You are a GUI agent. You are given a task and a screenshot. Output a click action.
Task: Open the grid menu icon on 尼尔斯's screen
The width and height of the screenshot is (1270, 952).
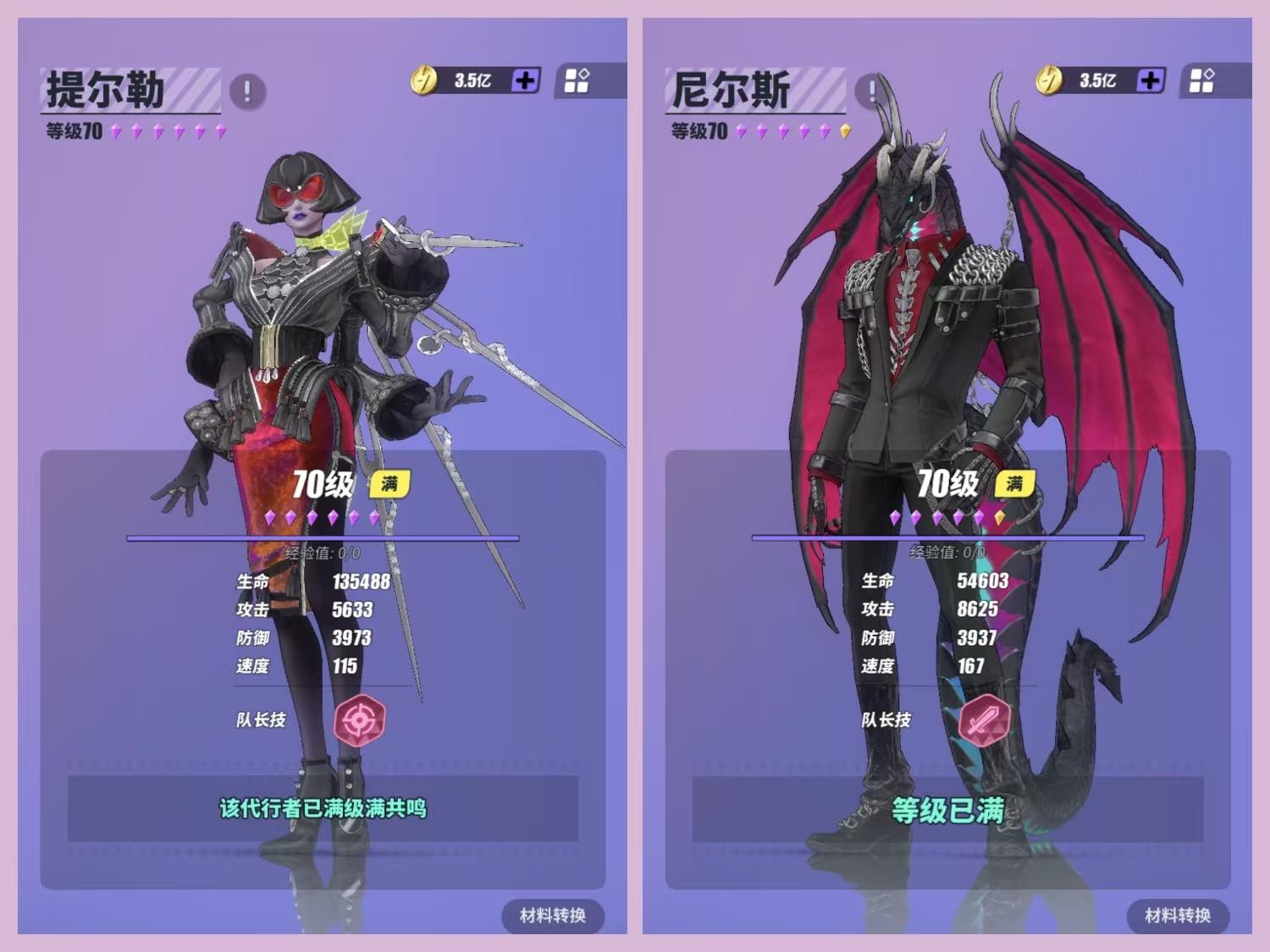pos(1202,80)
